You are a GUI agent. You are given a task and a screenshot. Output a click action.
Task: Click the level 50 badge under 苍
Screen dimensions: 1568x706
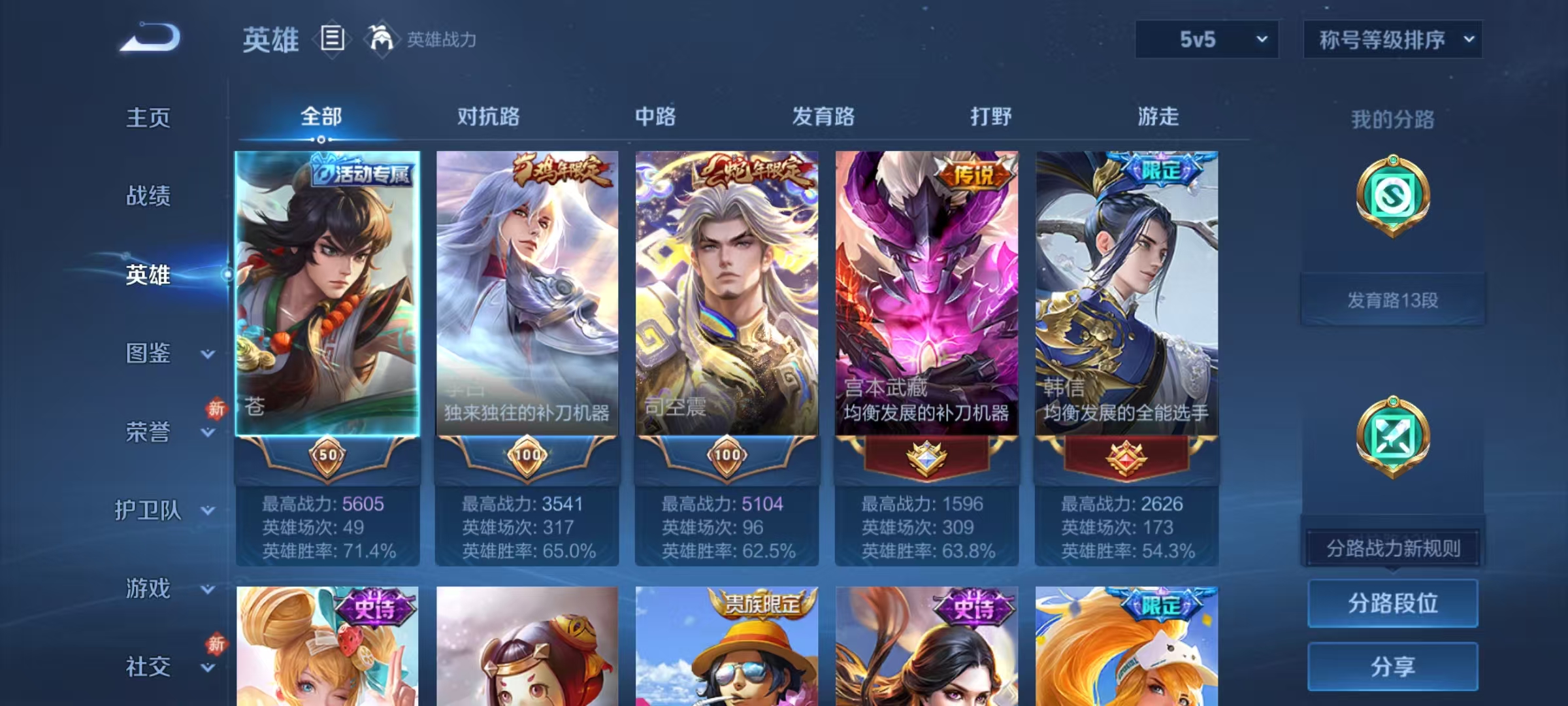pos(329,456)
